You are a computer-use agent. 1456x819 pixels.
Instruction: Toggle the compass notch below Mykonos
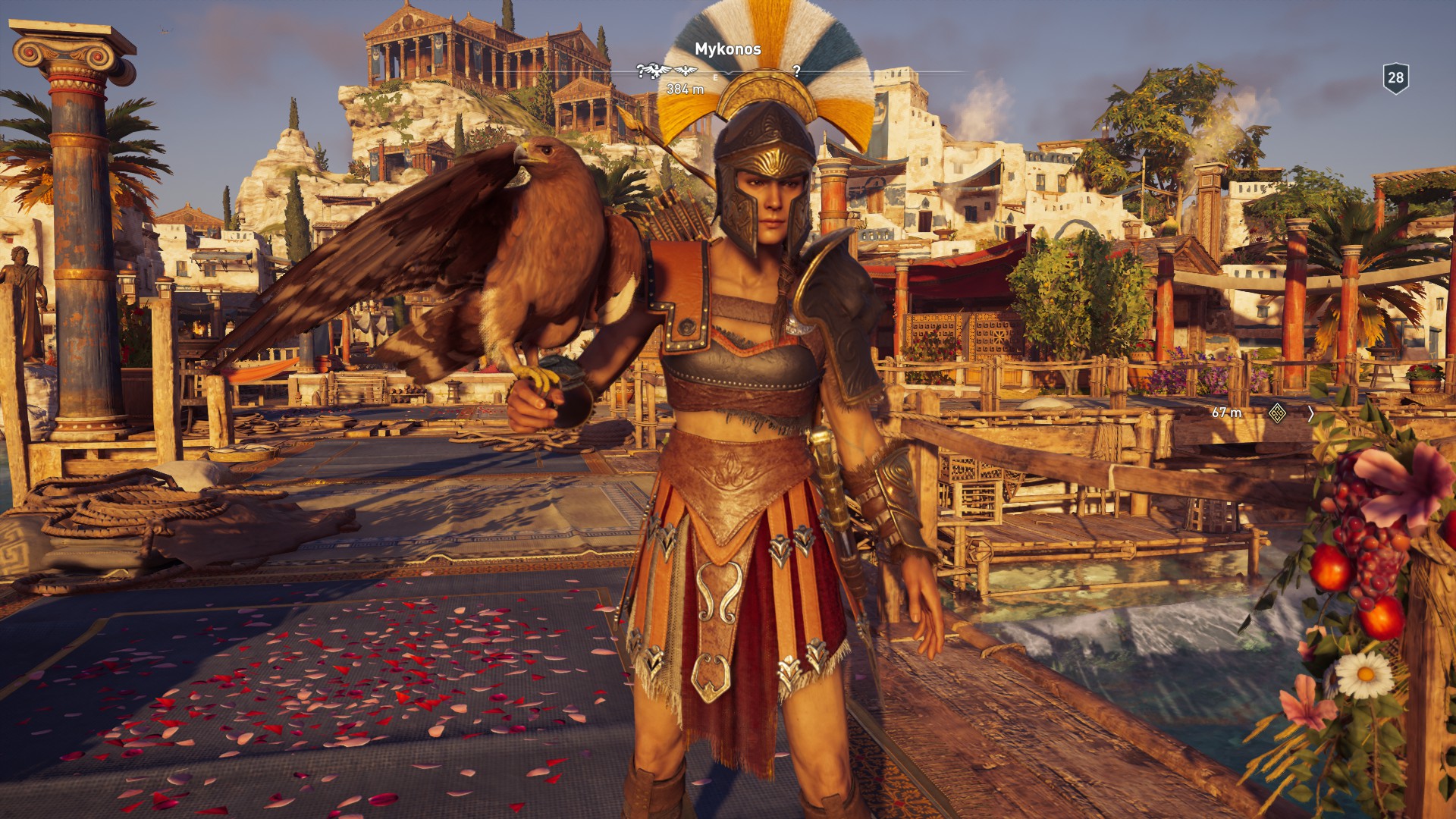(x=730, y=73)
